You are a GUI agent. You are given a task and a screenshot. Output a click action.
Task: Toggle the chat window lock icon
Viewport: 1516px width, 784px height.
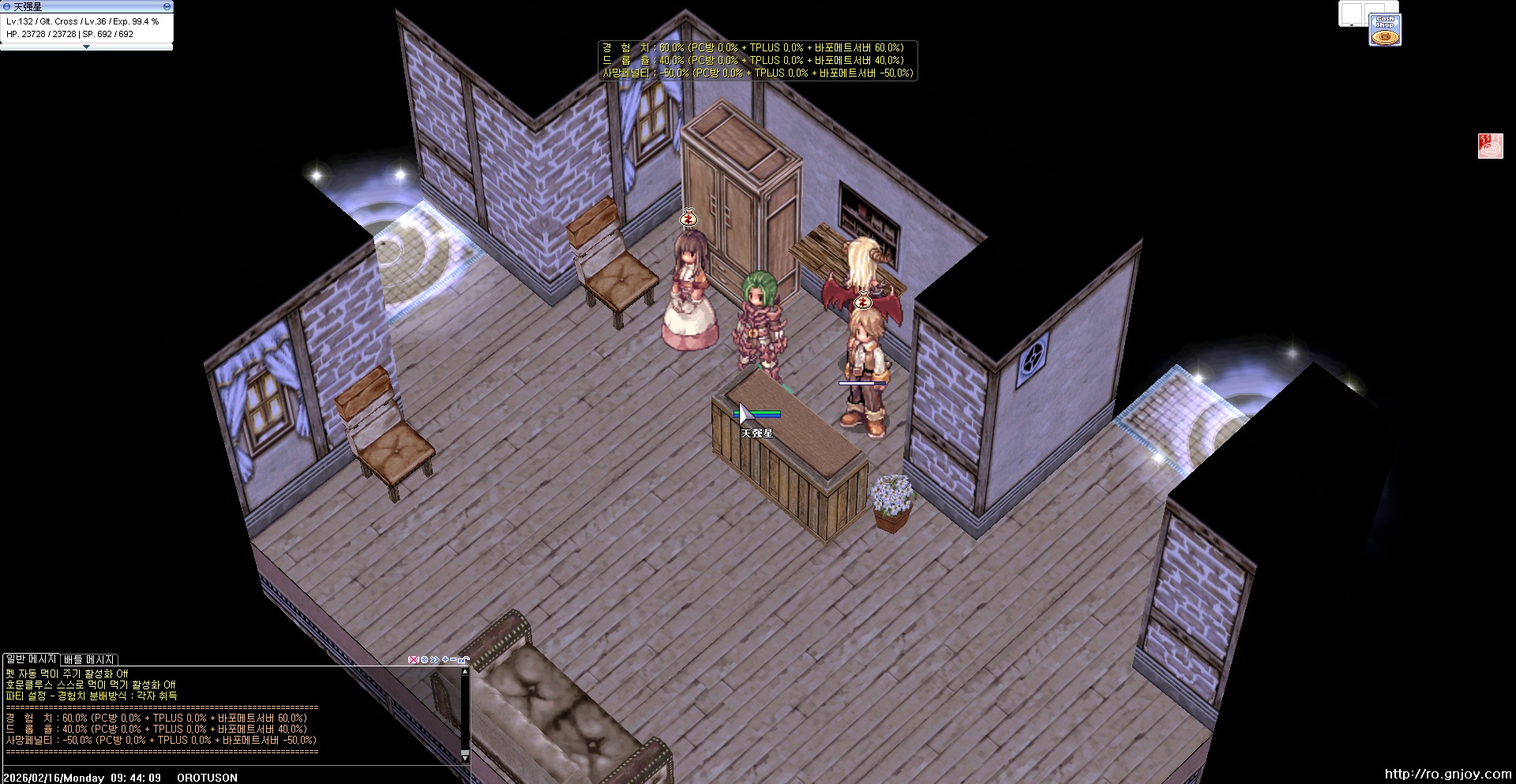[464, 660]
